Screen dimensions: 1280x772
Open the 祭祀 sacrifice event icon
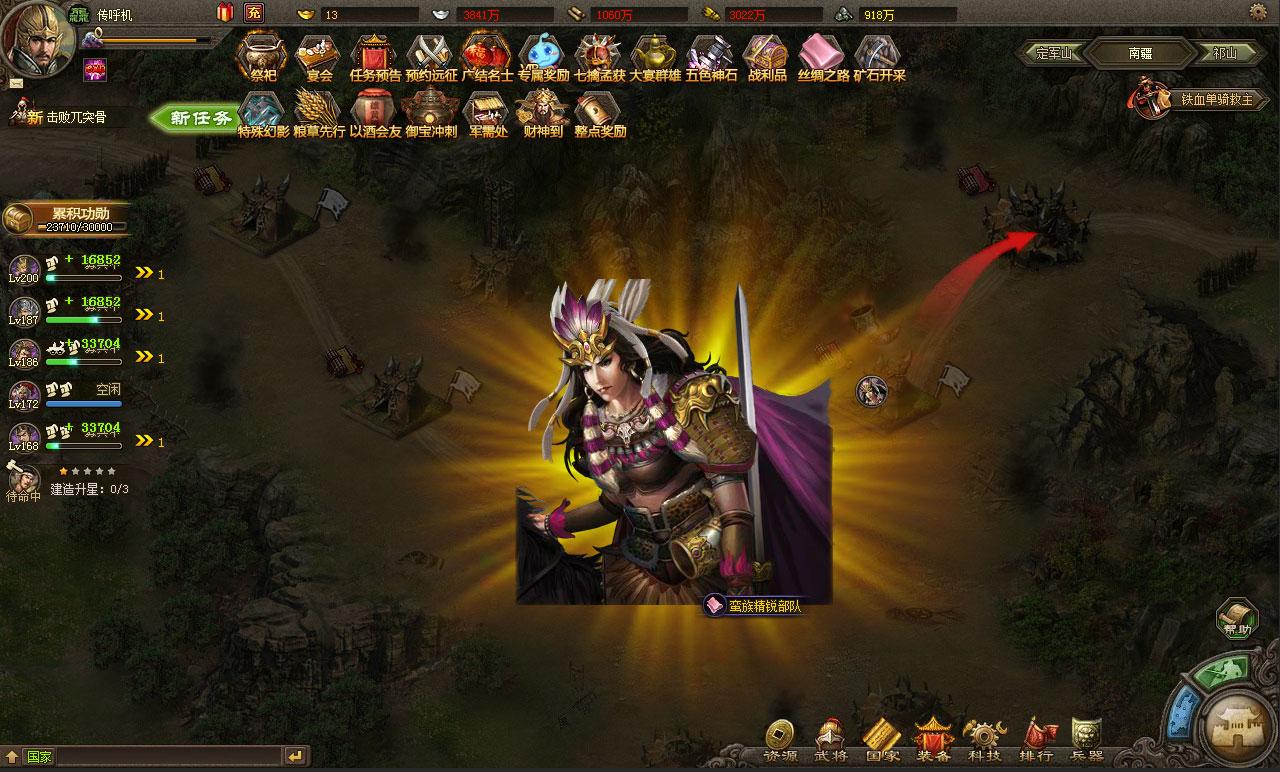261,56
